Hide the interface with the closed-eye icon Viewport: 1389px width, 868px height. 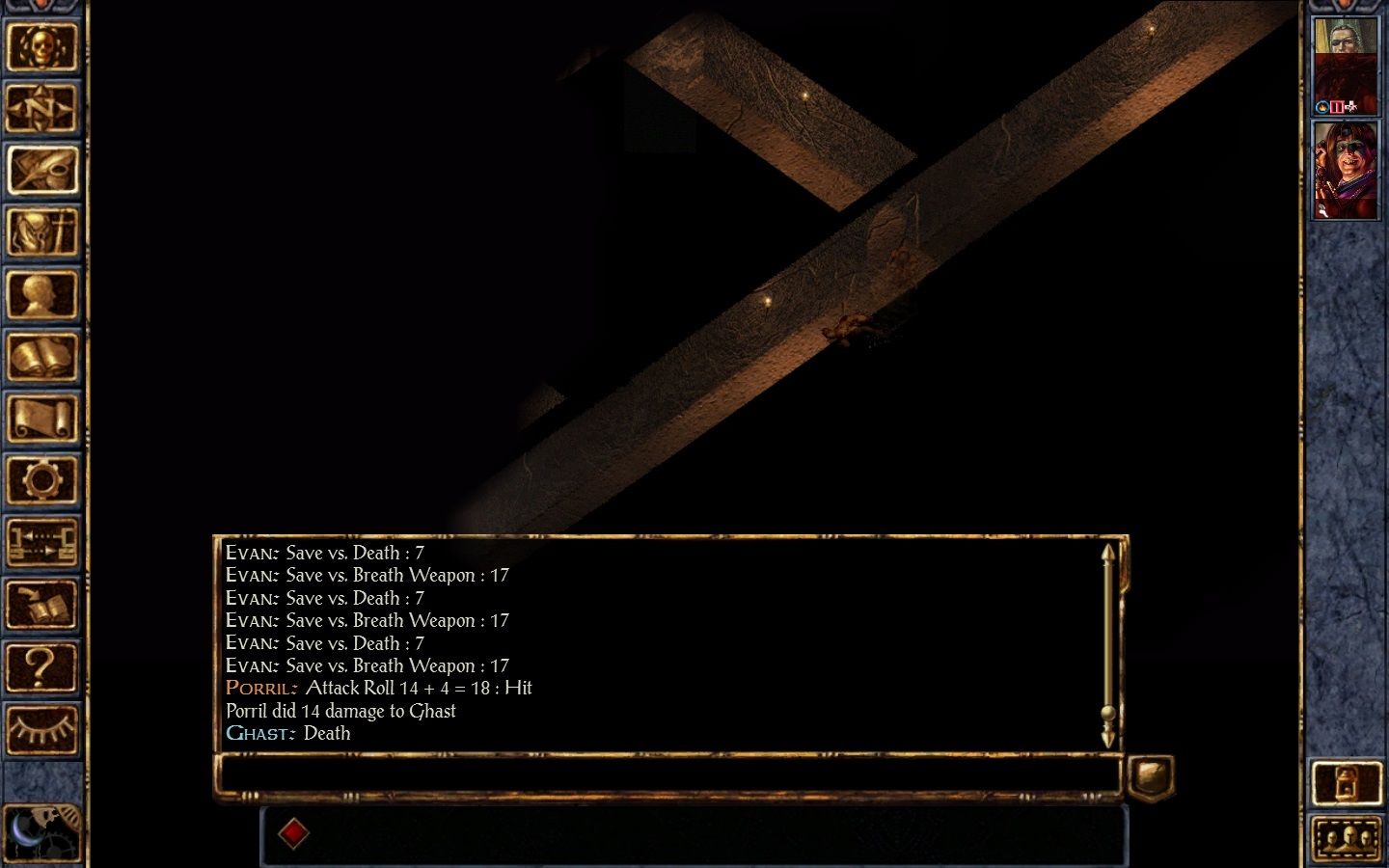coord(44,728)
